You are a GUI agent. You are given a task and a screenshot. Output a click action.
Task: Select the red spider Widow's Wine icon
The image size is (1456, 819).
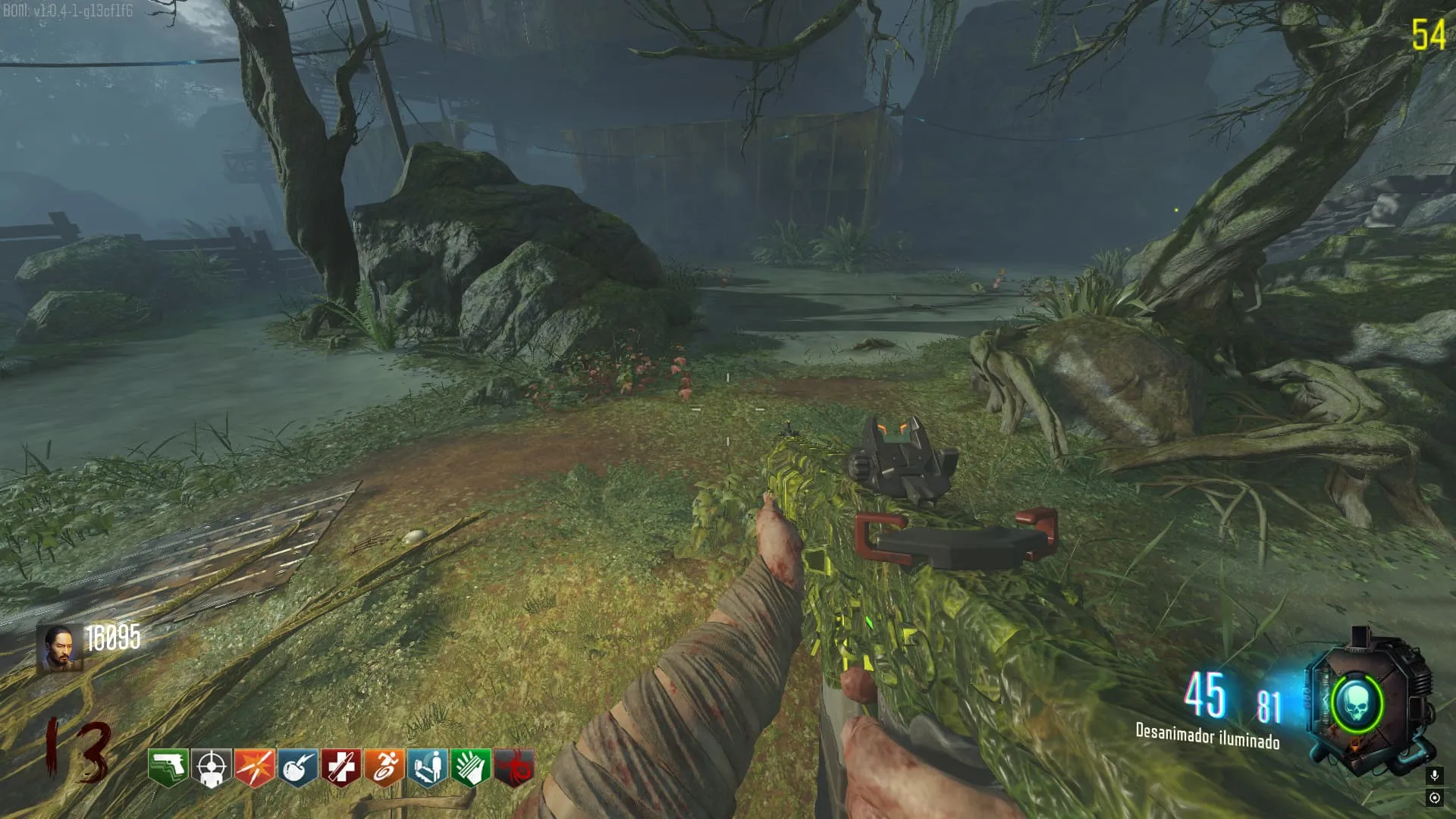(x=513, y=767)
